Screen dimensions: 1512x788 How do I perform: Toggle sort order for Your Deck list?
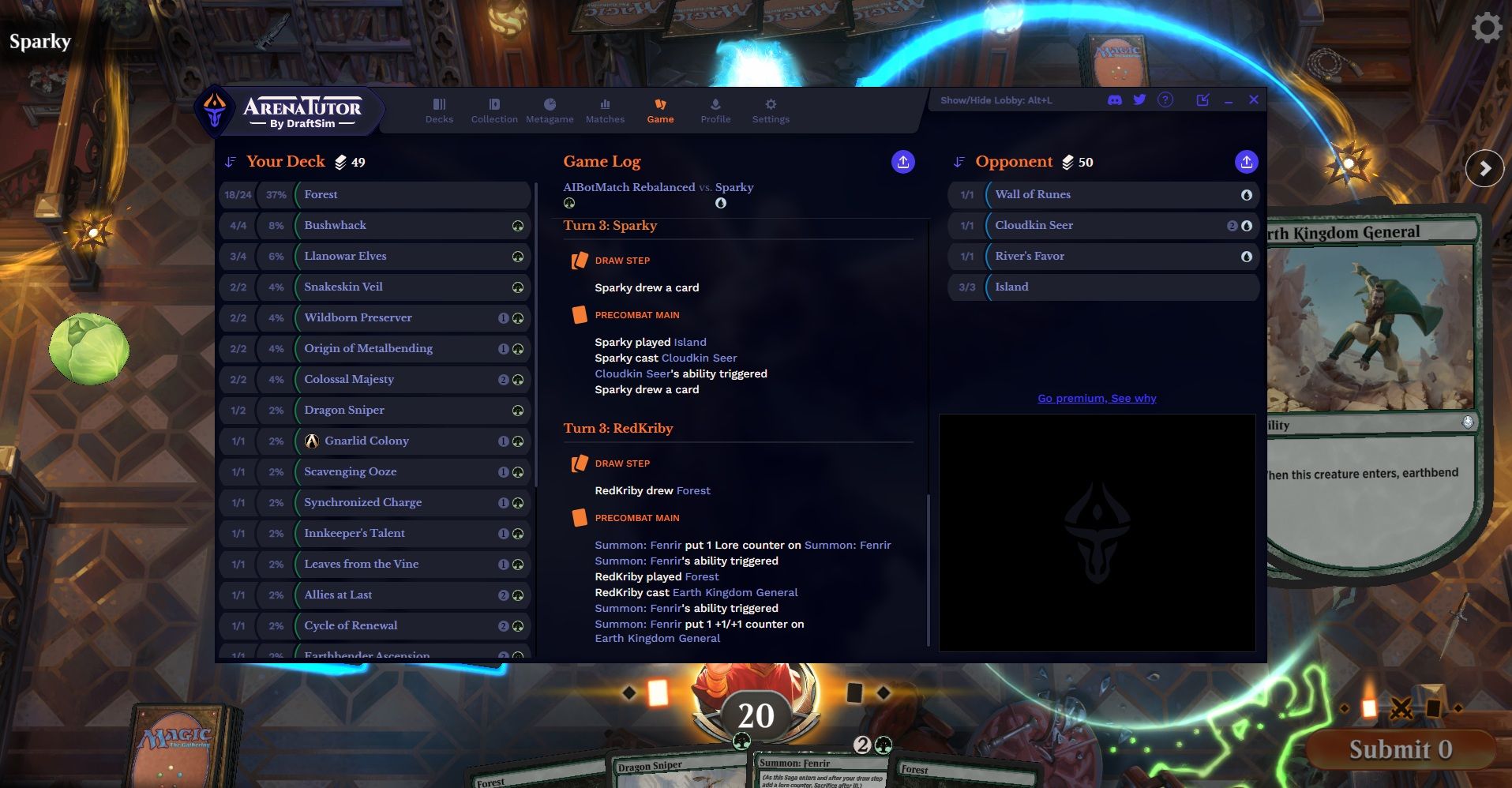pyautogui.click(x=230, y=161)
